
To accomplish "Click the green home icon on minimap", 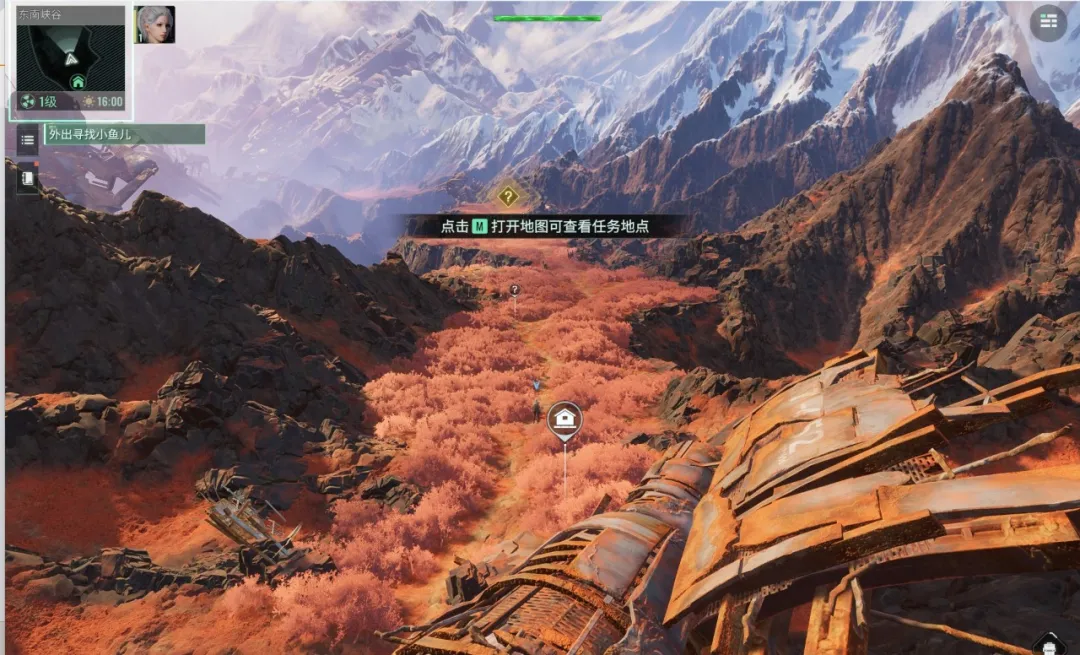I will click(77, 81).
